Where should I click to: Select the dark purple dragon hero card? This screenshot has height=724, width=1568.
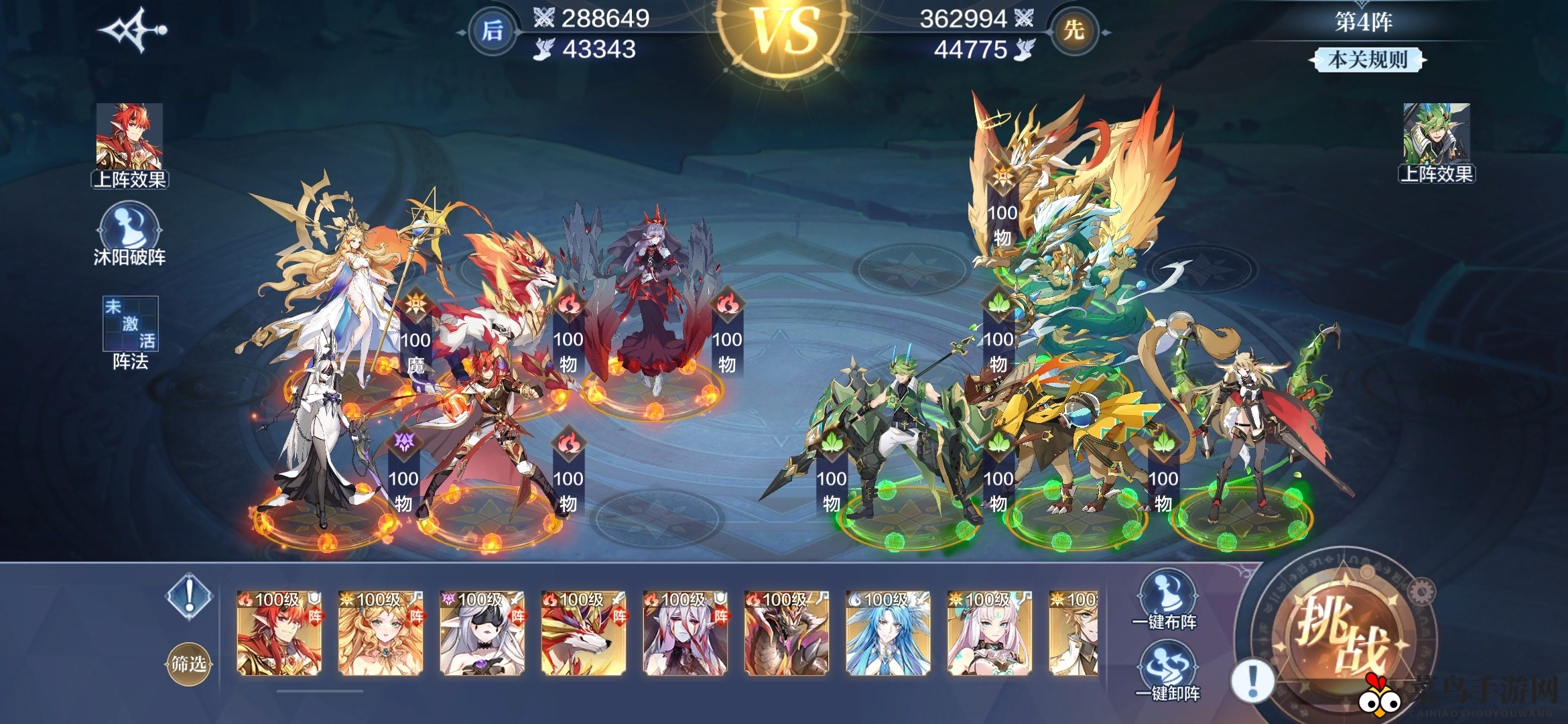tap(786, 633)
